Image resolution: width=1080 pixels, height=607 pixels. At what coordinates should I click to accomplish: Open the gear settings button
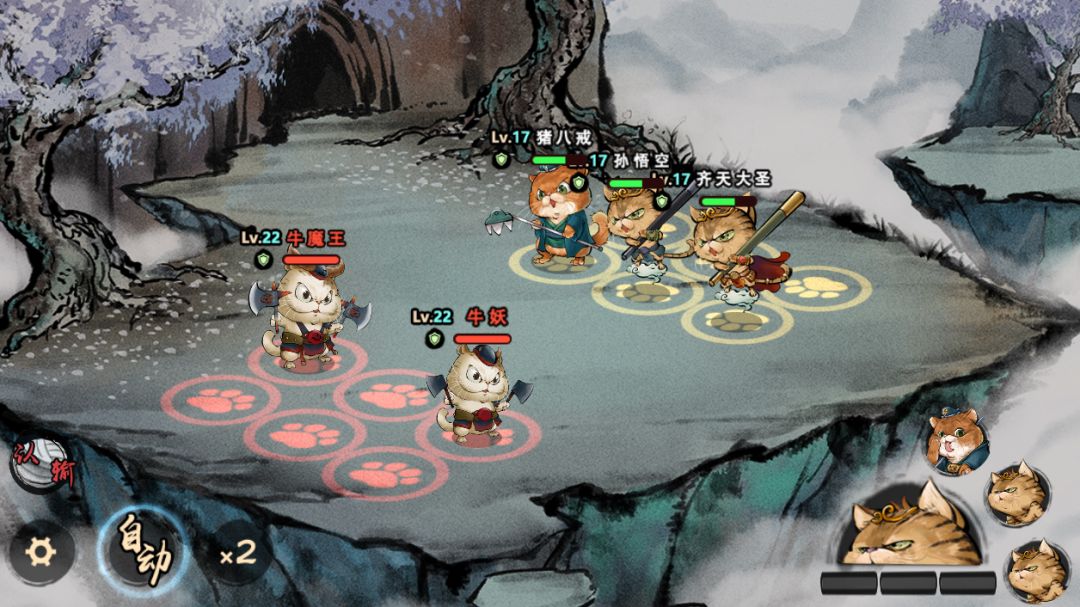[x=41, y=551]
